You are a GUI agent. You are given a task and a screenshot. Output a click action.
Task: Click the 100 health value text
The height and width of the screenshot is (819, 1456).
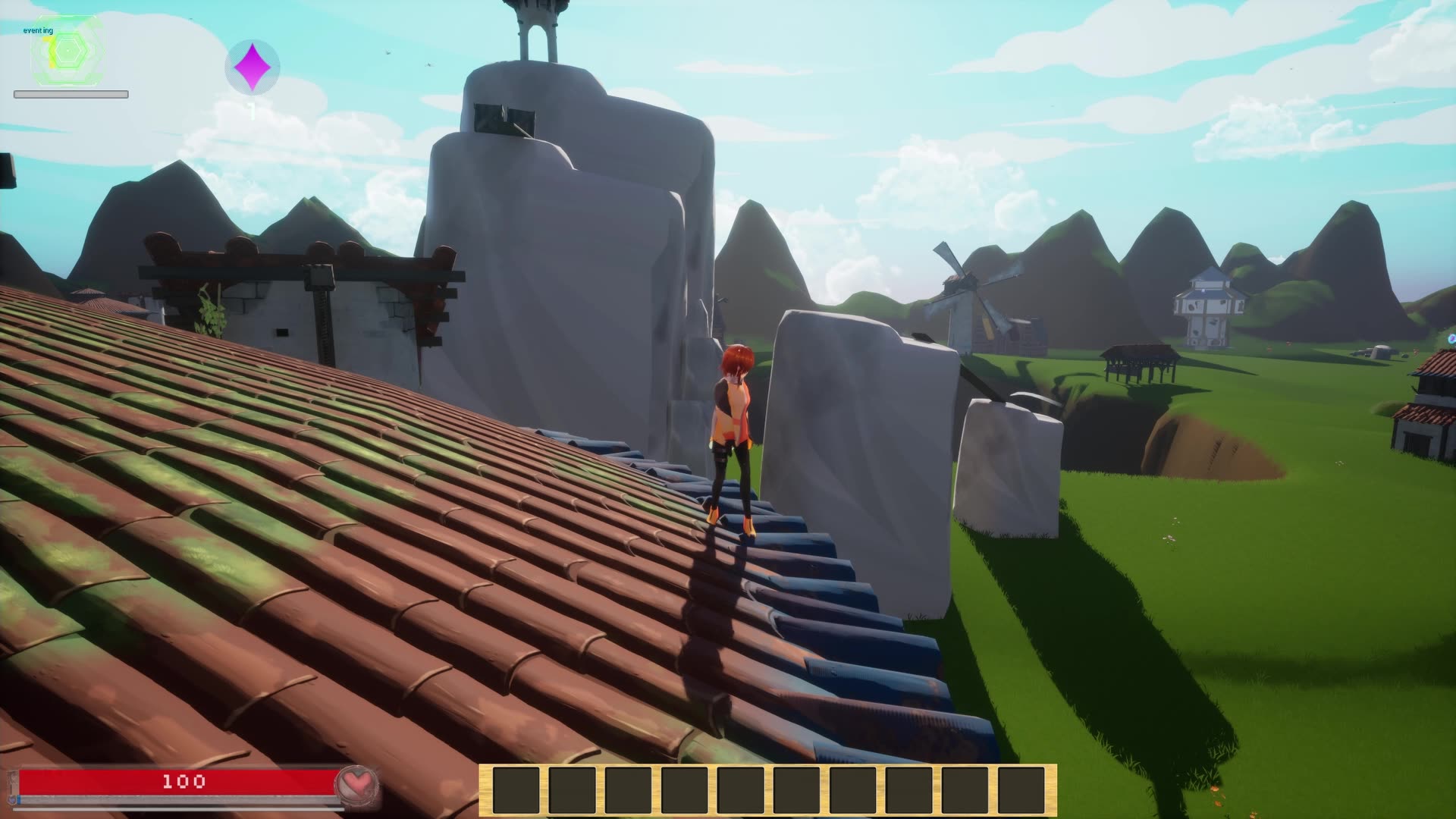click(184, 781)
